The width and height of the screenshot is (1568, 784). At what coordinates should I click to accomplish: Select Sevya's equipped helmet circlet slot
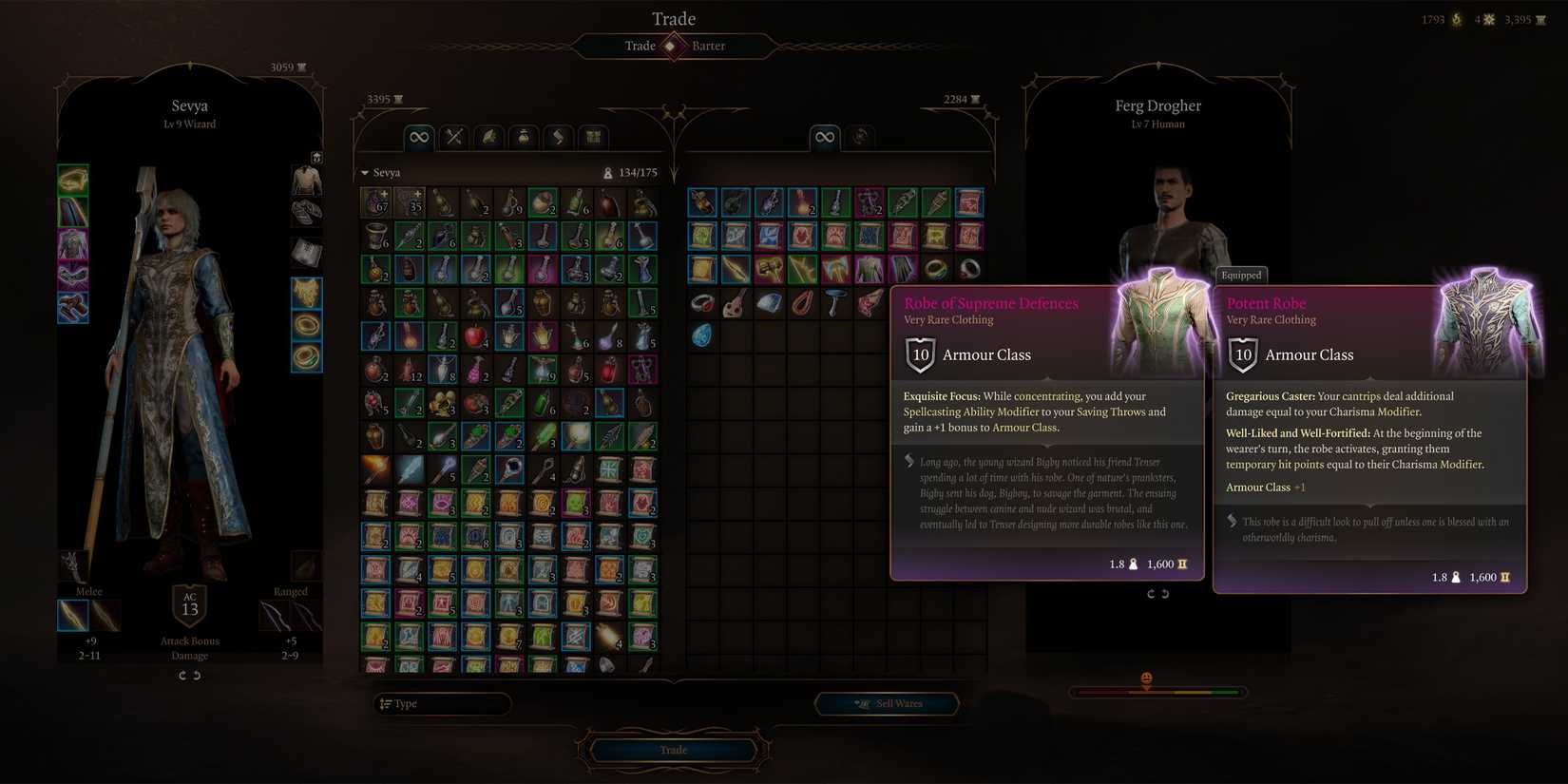tap(73, 180)
